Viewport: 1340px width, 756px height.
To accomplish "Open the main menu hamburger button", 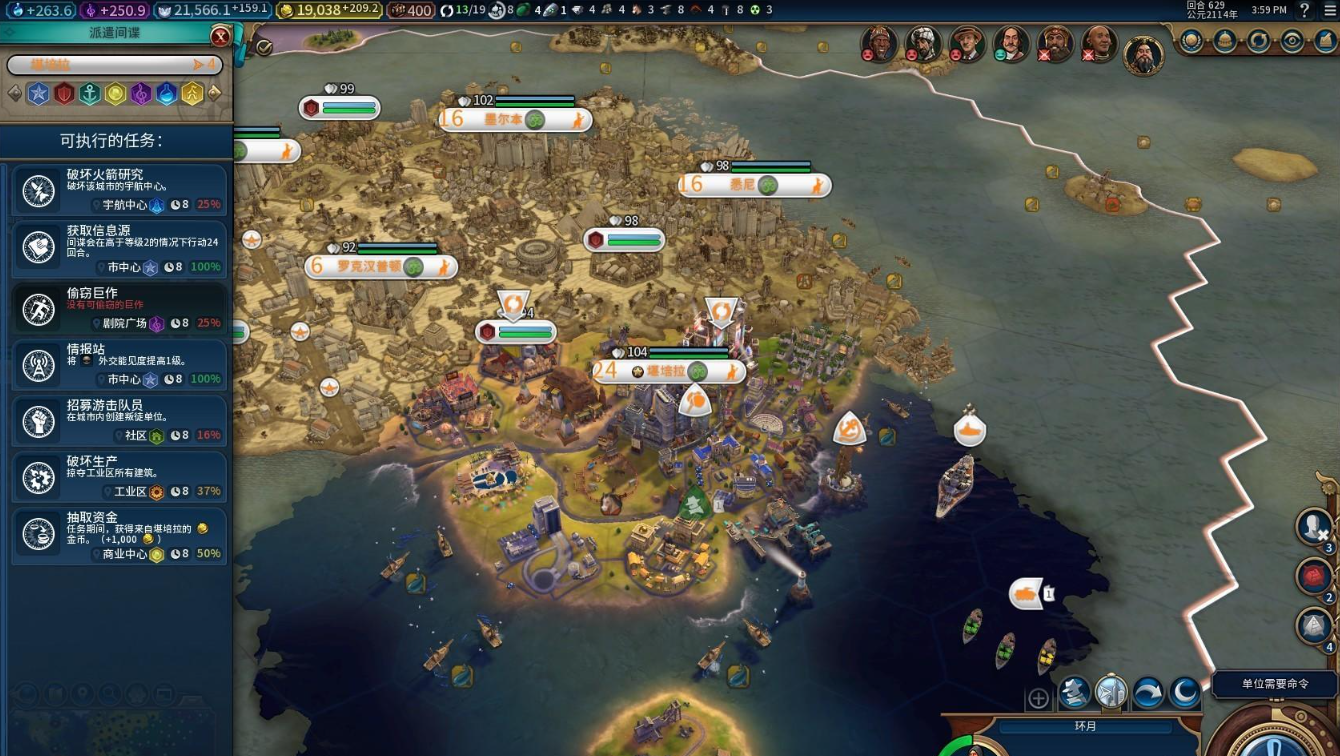I will click(x=1330, y=11).
